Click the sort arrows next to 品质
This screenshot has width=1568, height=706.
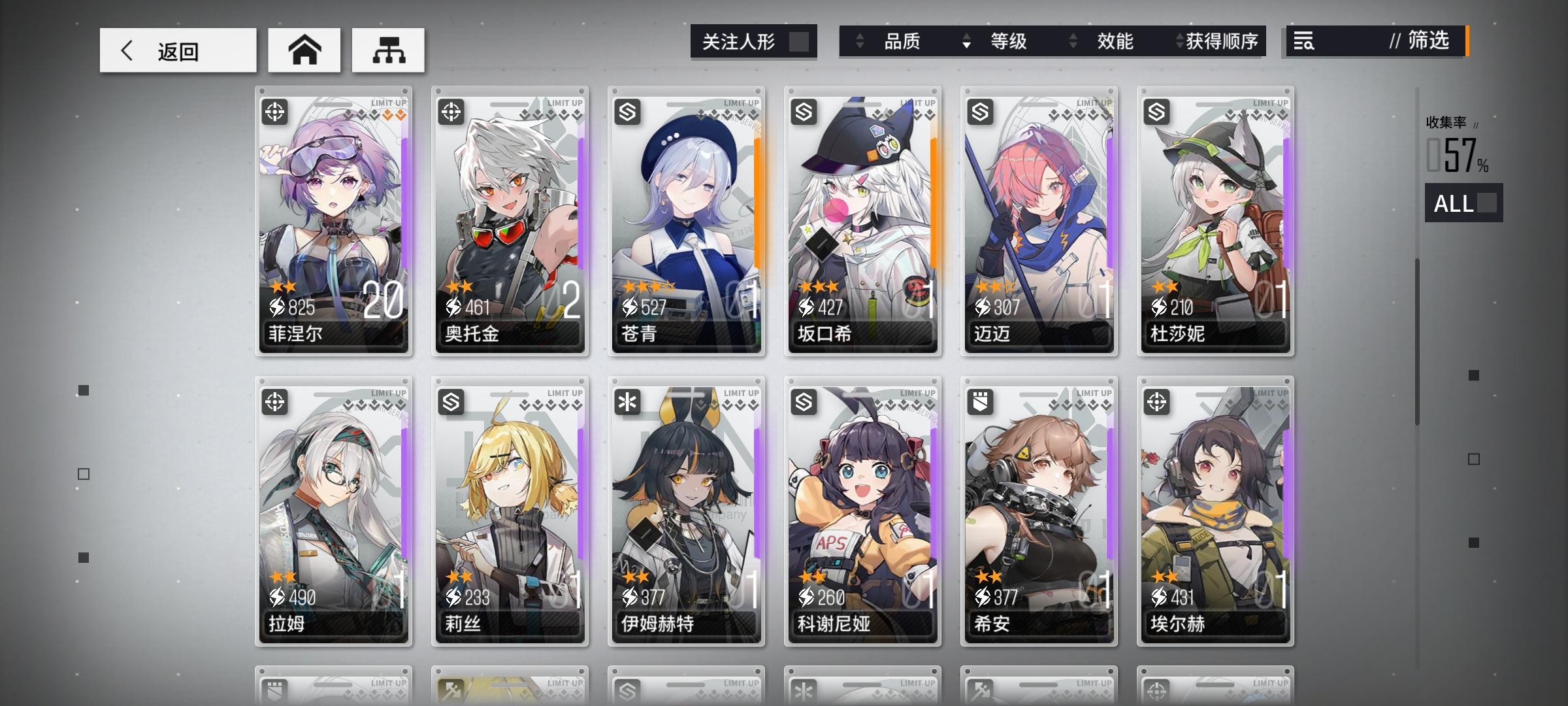(860, 41)
